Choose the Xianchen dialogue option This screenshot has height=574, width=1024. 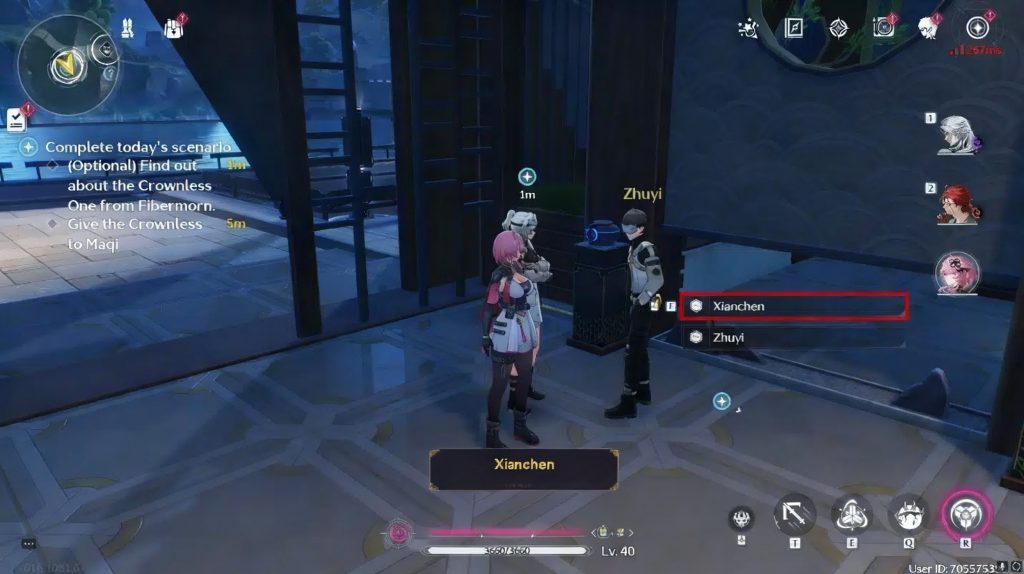(793, 306)
